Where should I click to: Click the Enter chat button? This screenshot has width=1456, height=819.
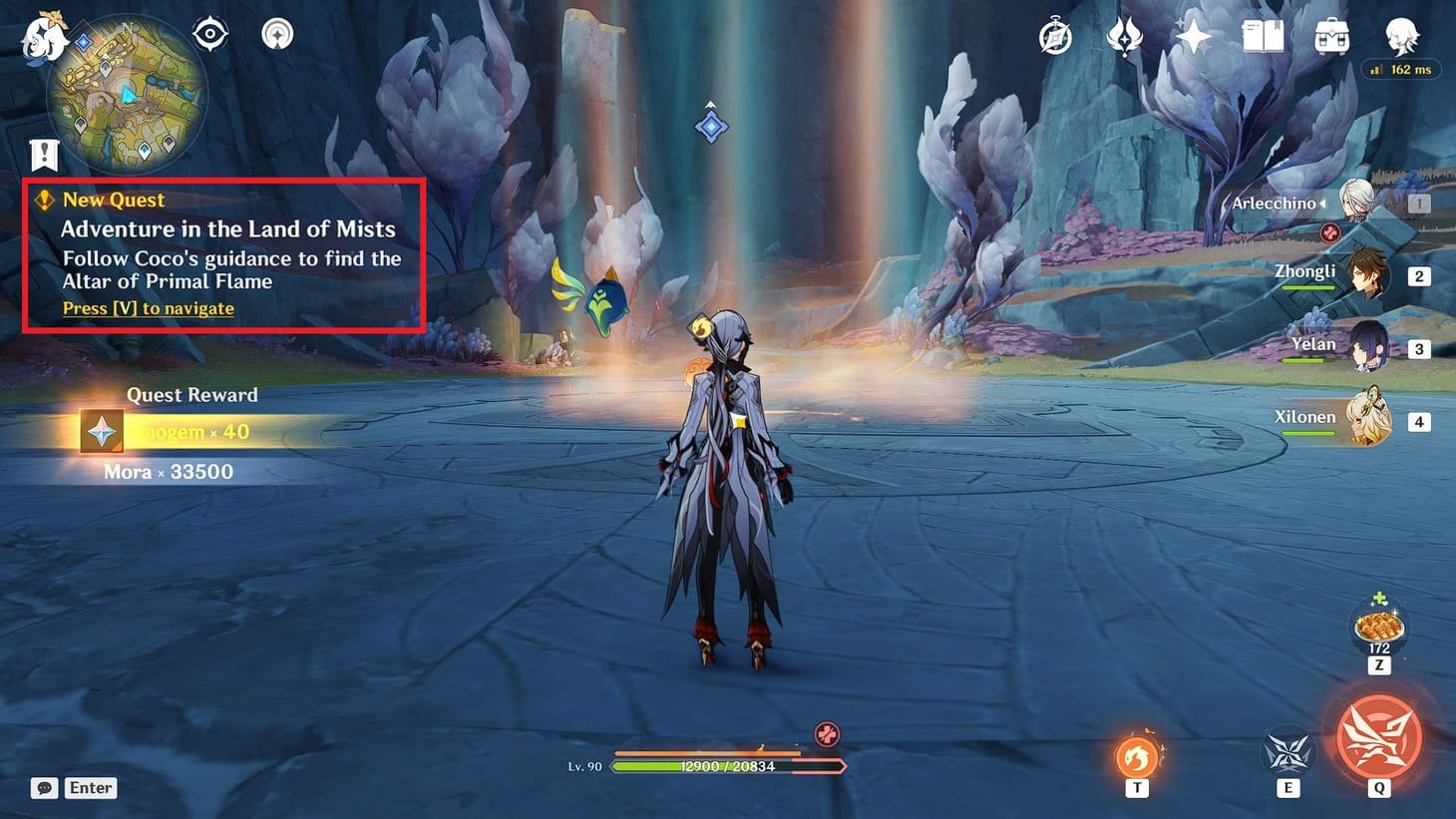point(89,788)
